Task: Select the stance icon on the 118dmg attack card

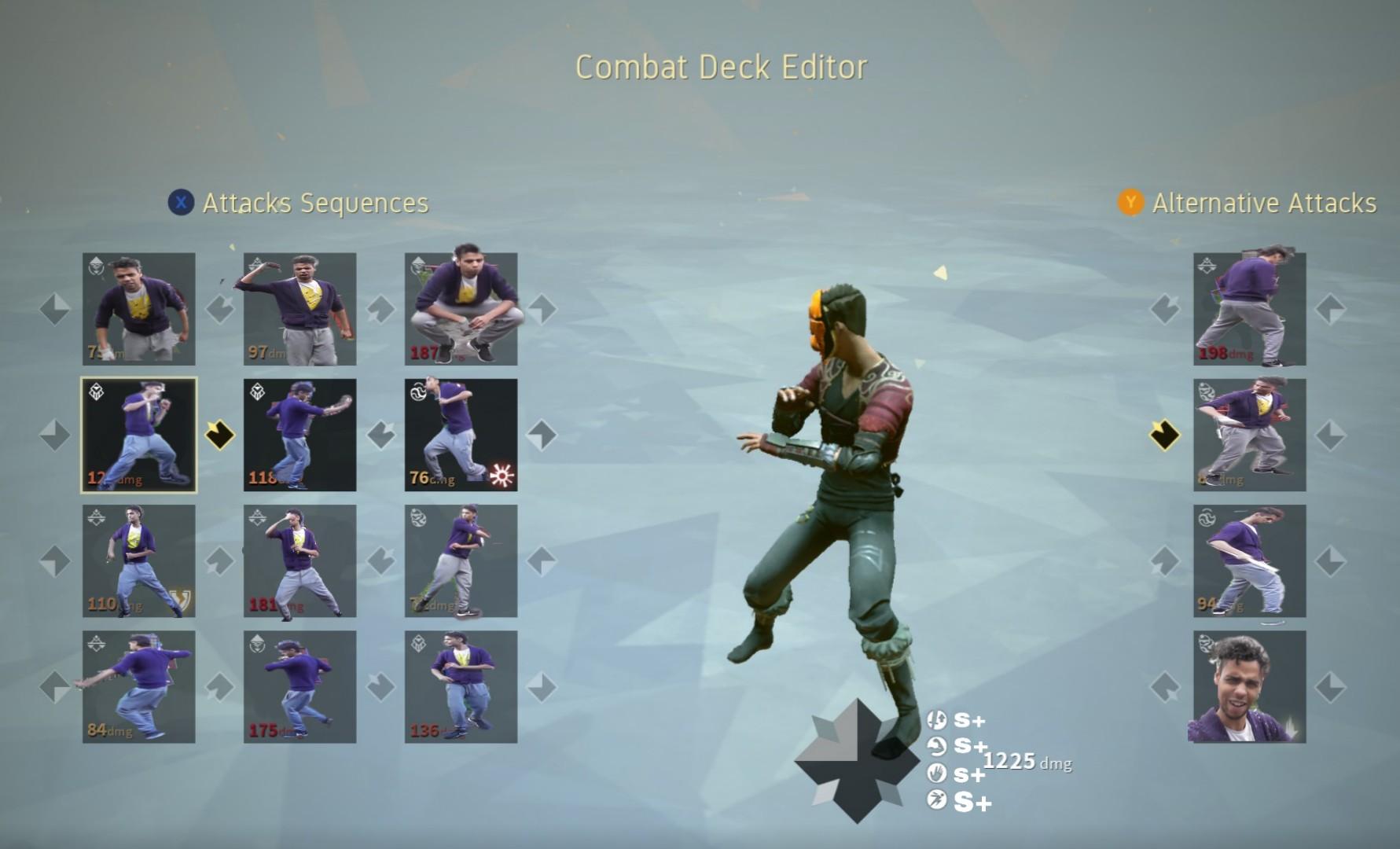Action: coord(257,393)
